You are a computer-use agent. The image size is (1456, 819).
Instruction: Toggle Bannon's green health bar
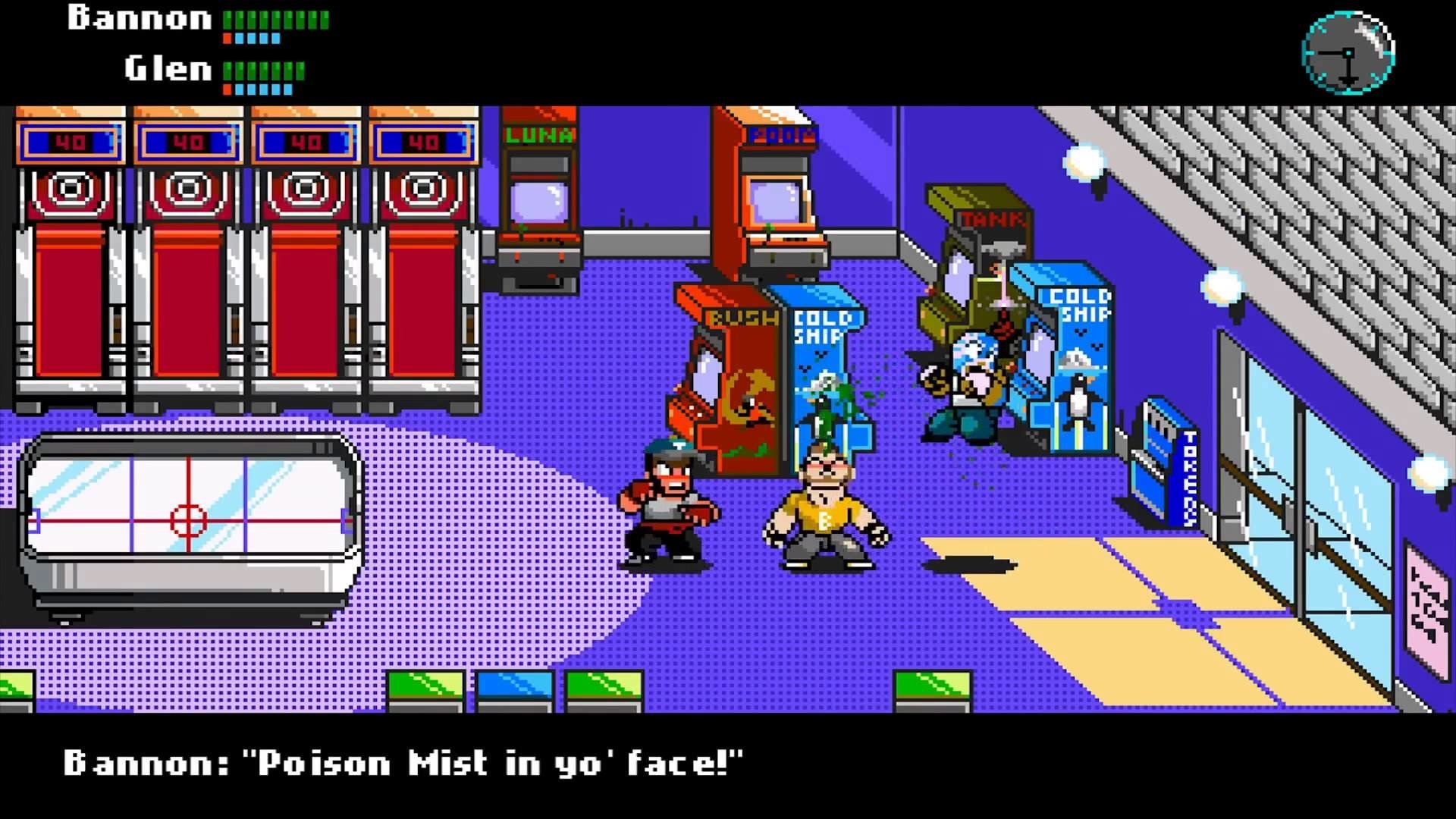(277, 19)
